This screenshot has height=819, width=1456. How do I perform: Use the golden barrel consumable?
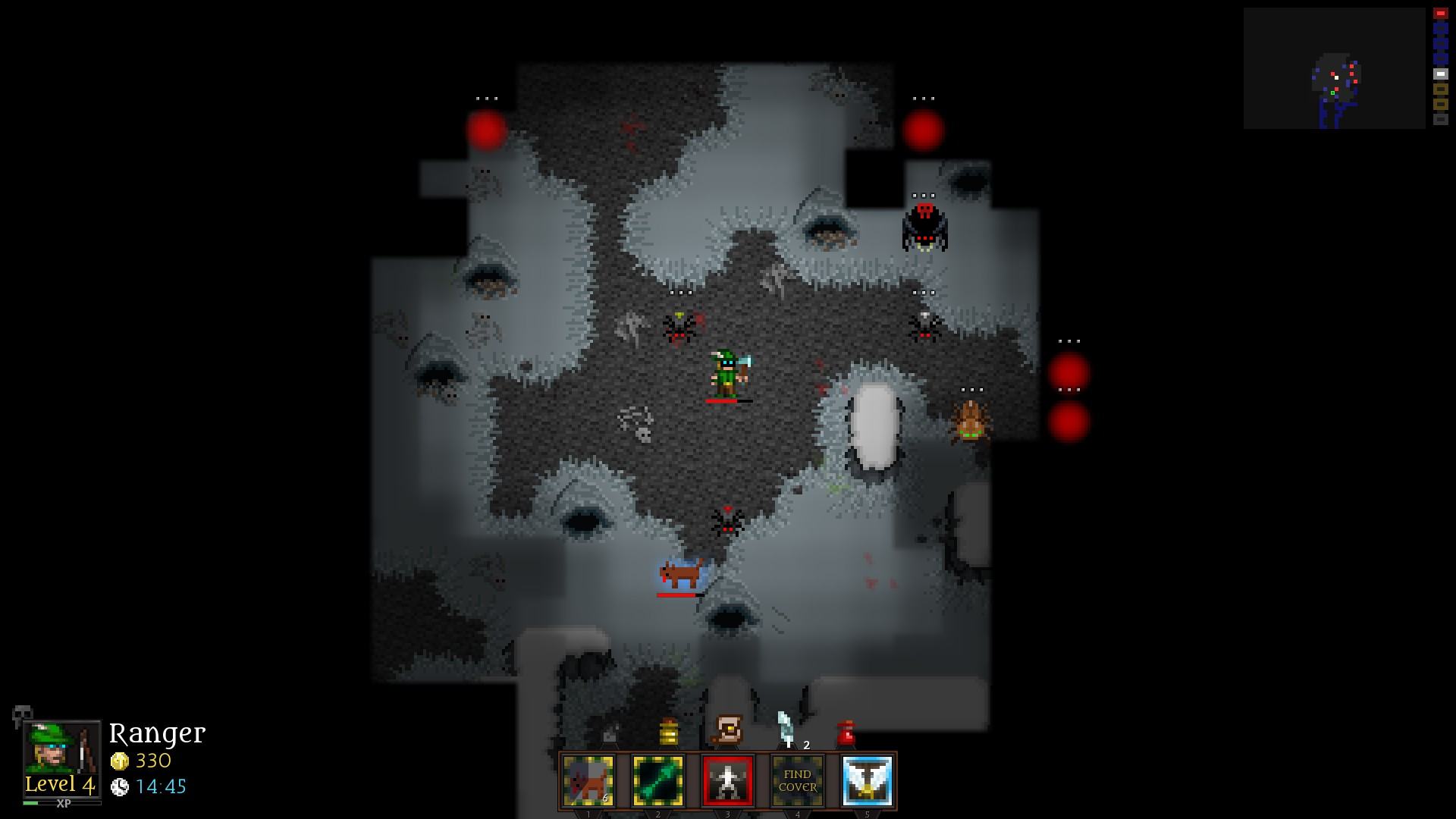point(668,733)
